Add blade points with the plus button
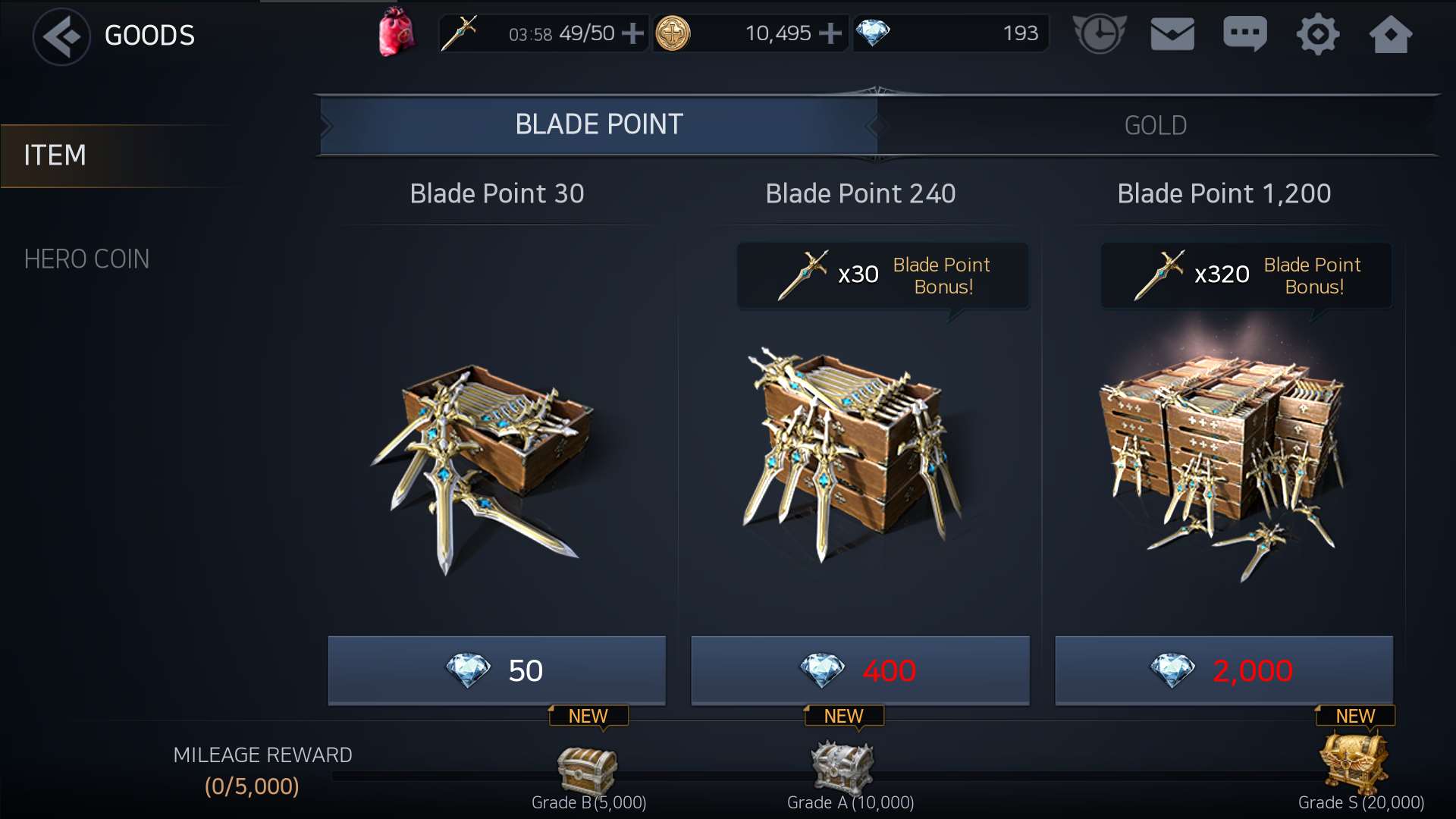The image size is (1456, 819). pos(632,33)
